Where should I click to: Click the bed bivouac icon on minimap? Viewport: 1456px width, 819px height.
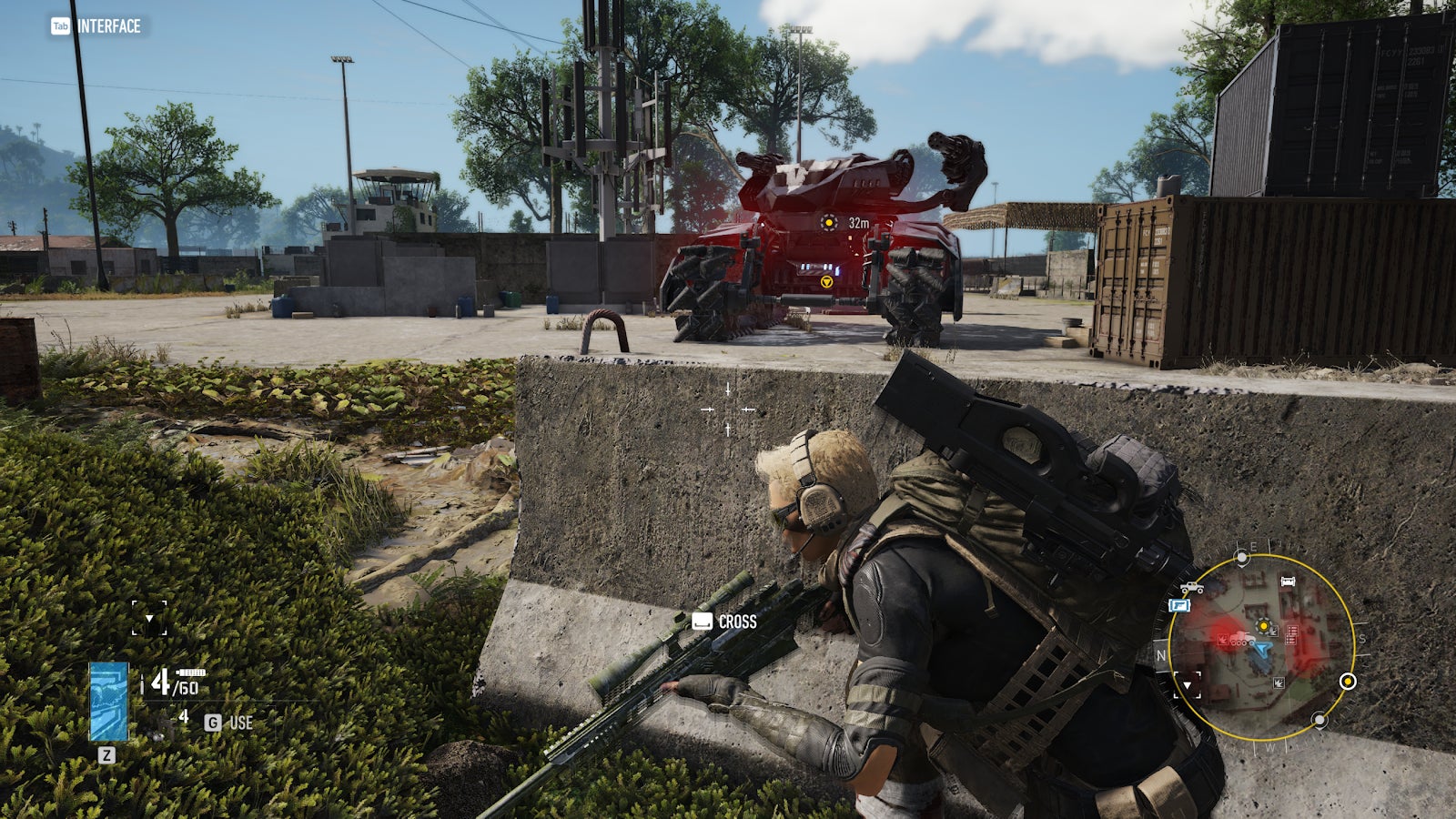(1288, 581)
